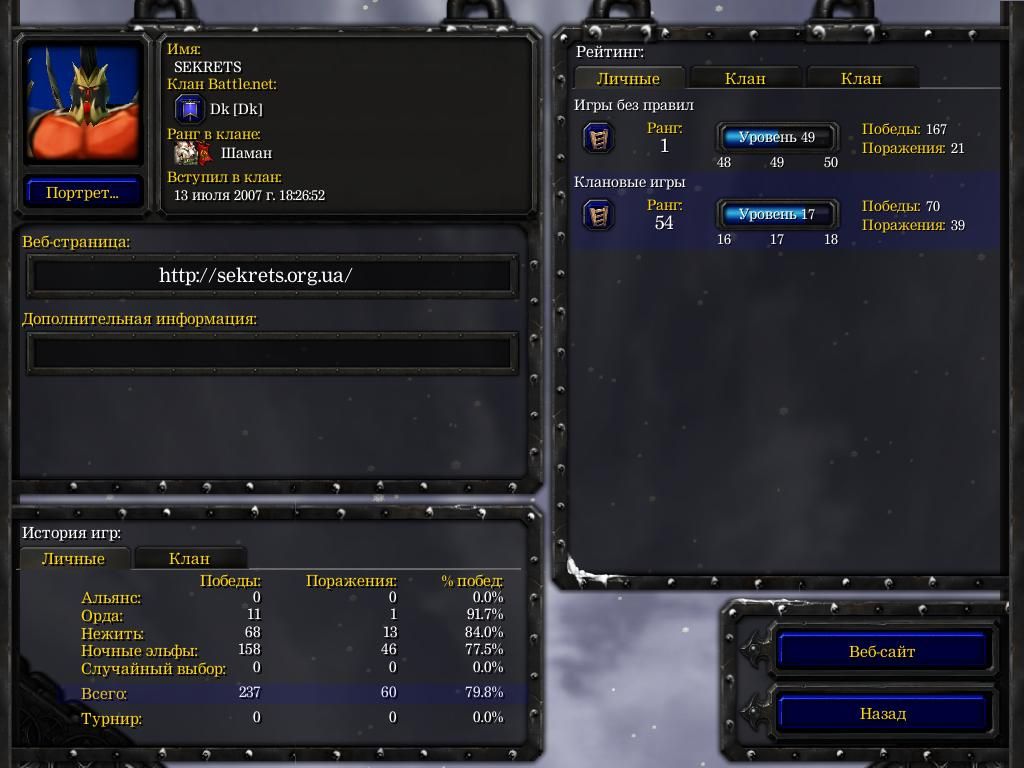Open the Портрет portrait selection
The height and width of the screenshot is (768, 1024).
(82, 193)
